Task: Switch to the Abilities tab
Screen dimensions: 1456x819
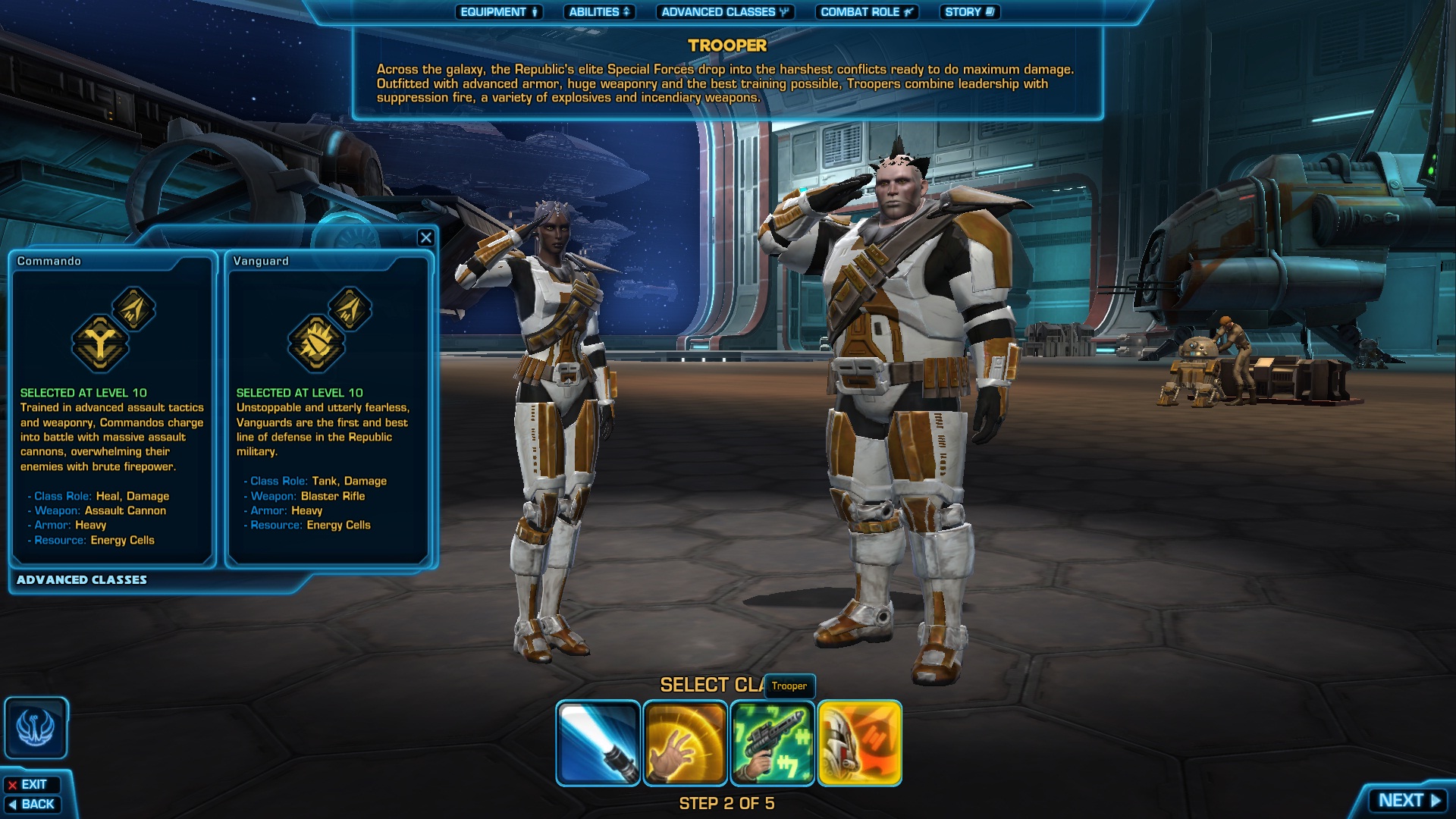Action: (599, 12)
